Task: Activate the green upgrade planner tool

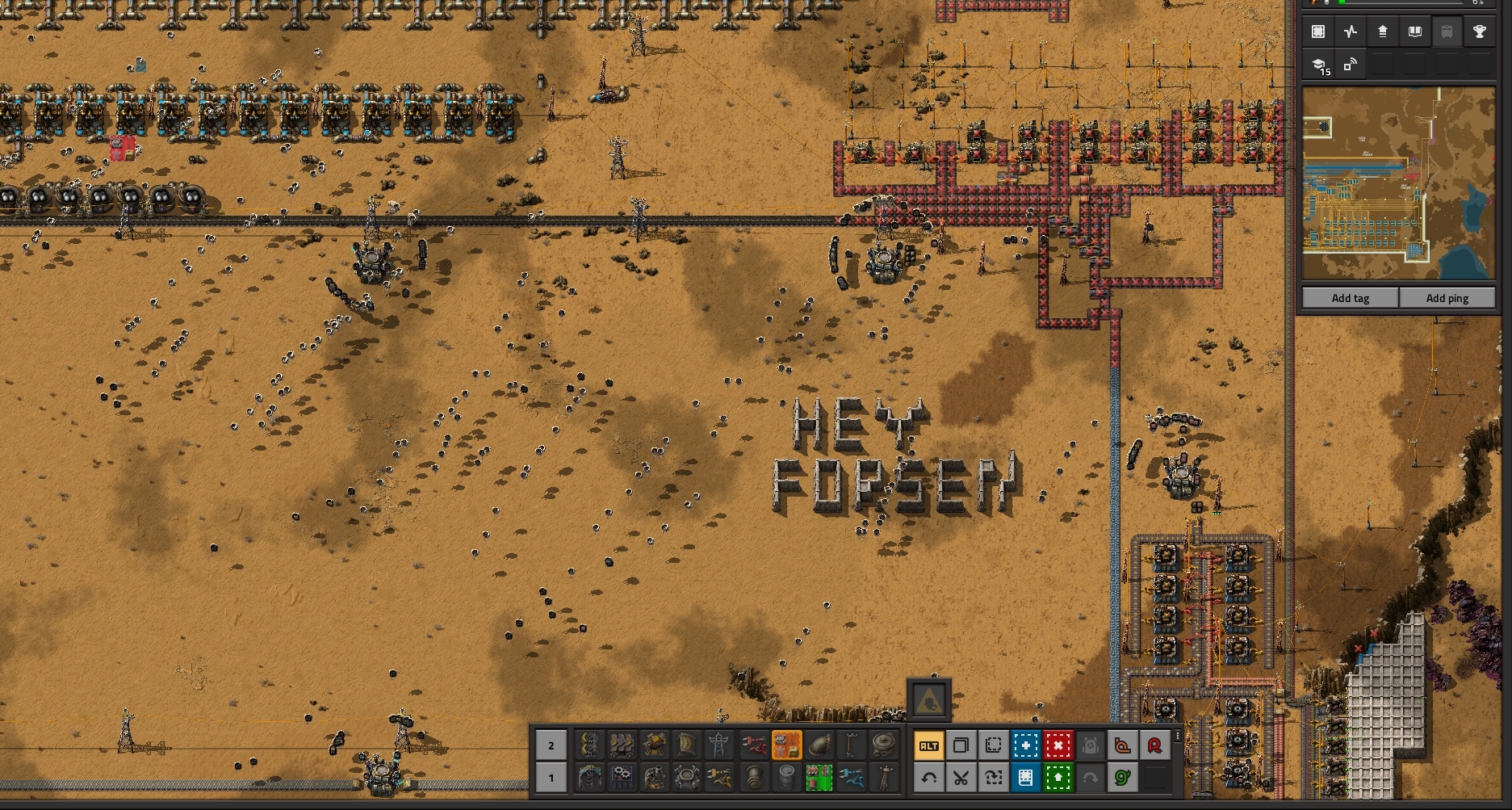Action: 1058,778
